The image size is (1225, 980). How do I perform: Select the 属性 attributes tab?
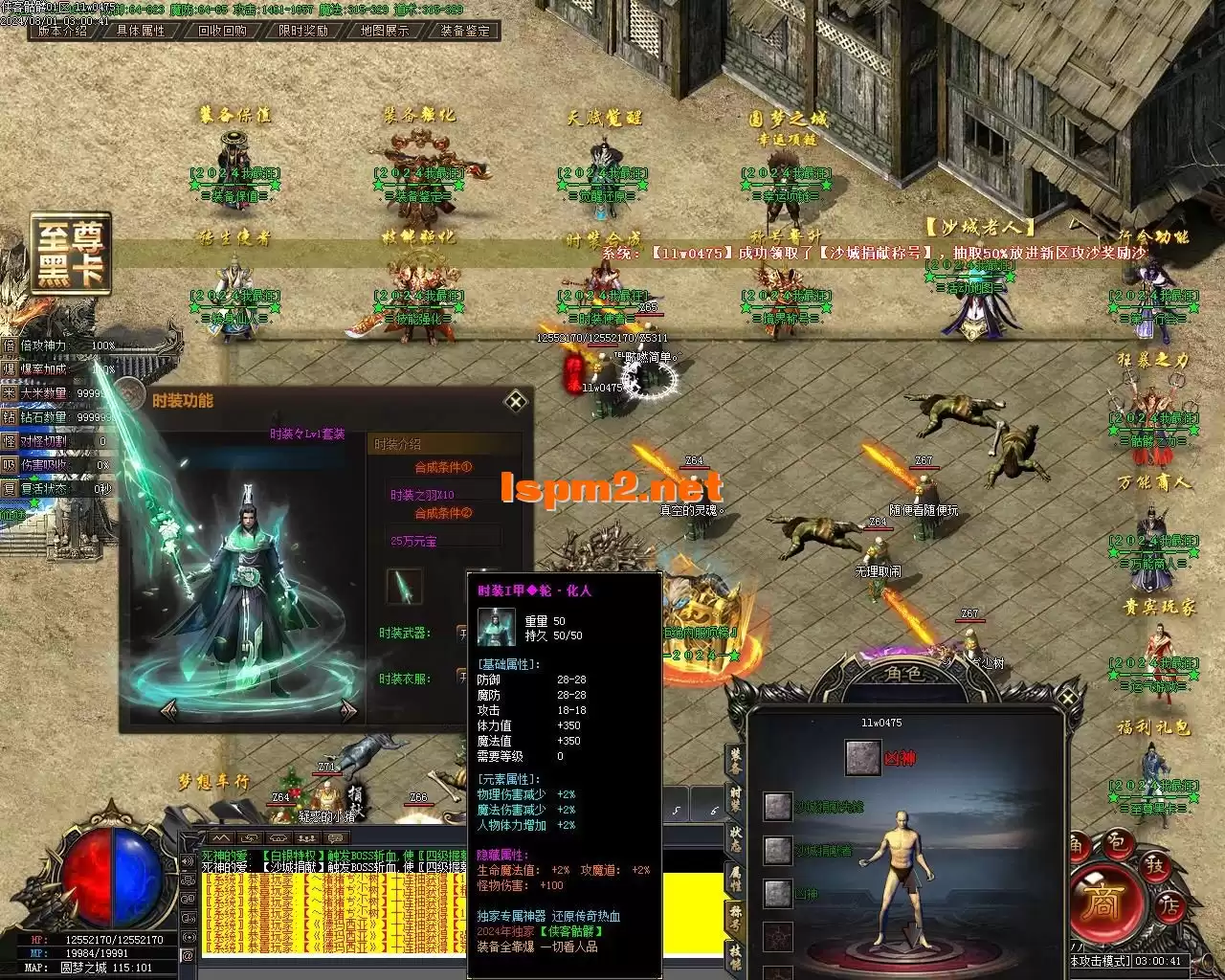click(x=735, y=879)
